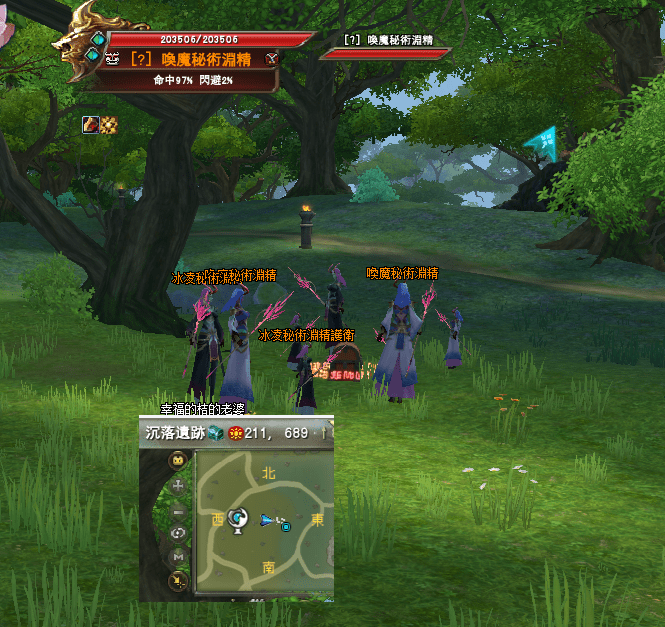Open the teal treasure chest icon beside 沉落遺跡
Viewport: 665px width, 627px height.
(216, 433)
